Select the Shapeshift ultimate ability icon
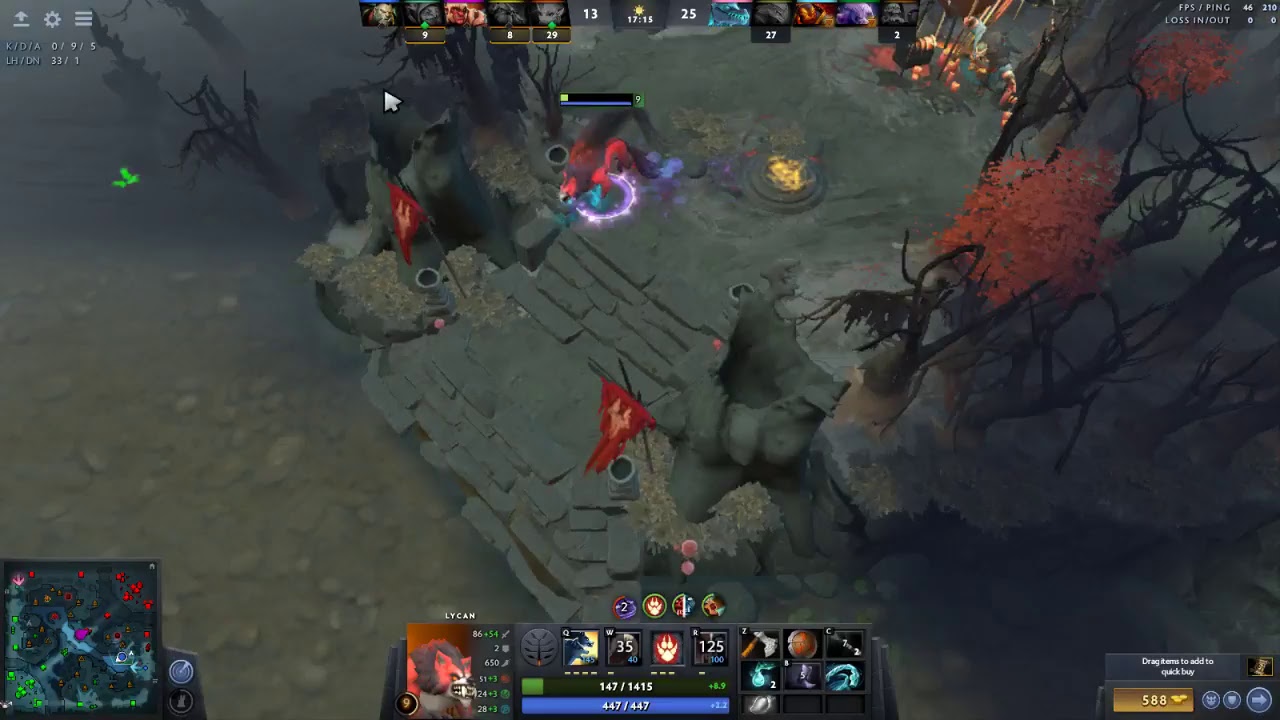 pyautogui.click(x=710, y=648)
